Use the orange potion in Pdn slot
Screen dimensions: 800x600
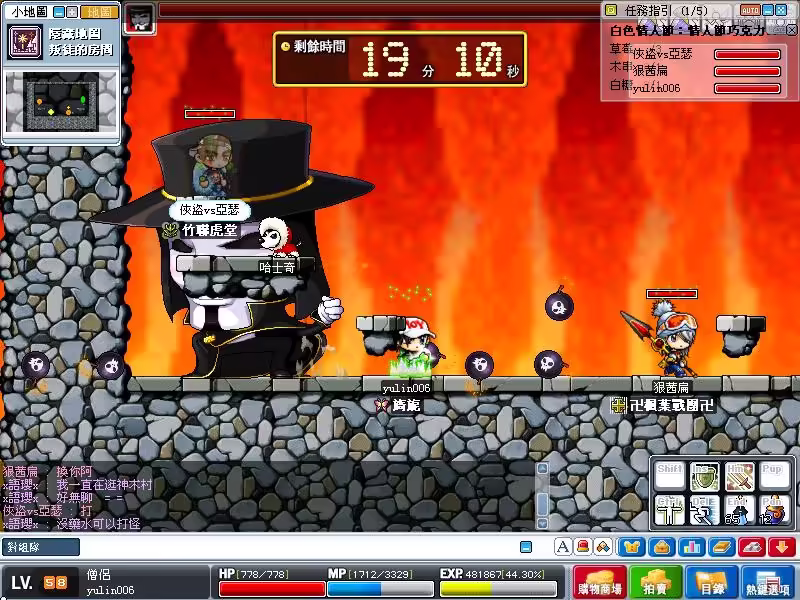click(773, 511)
